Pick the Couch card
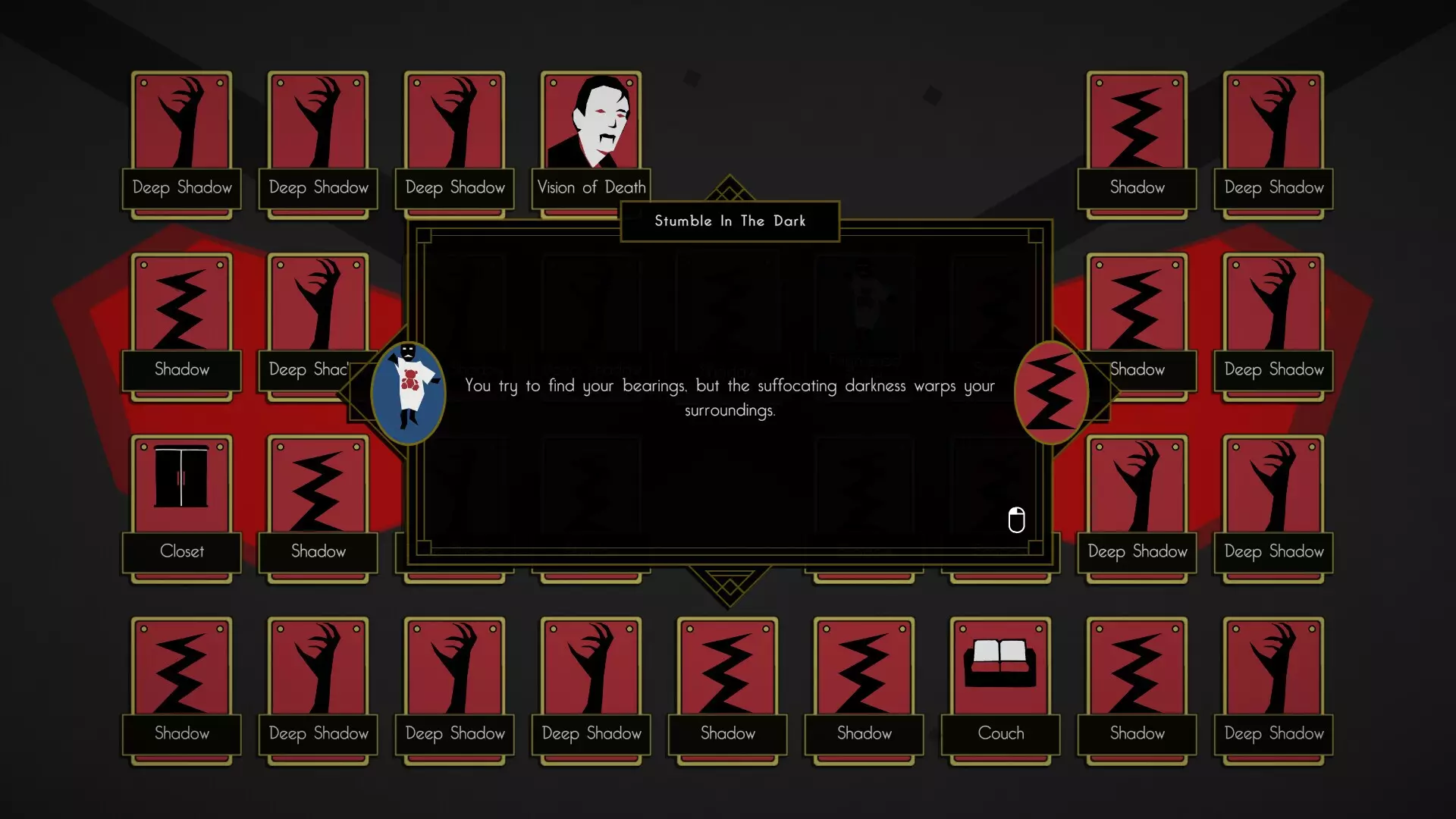 coord(1000,686)
